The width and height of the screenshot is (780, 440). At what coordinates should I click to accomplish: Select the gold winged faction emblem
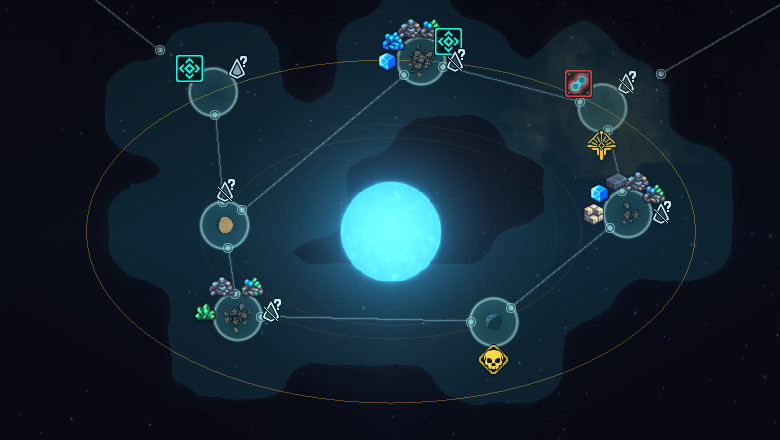(601, 145)
